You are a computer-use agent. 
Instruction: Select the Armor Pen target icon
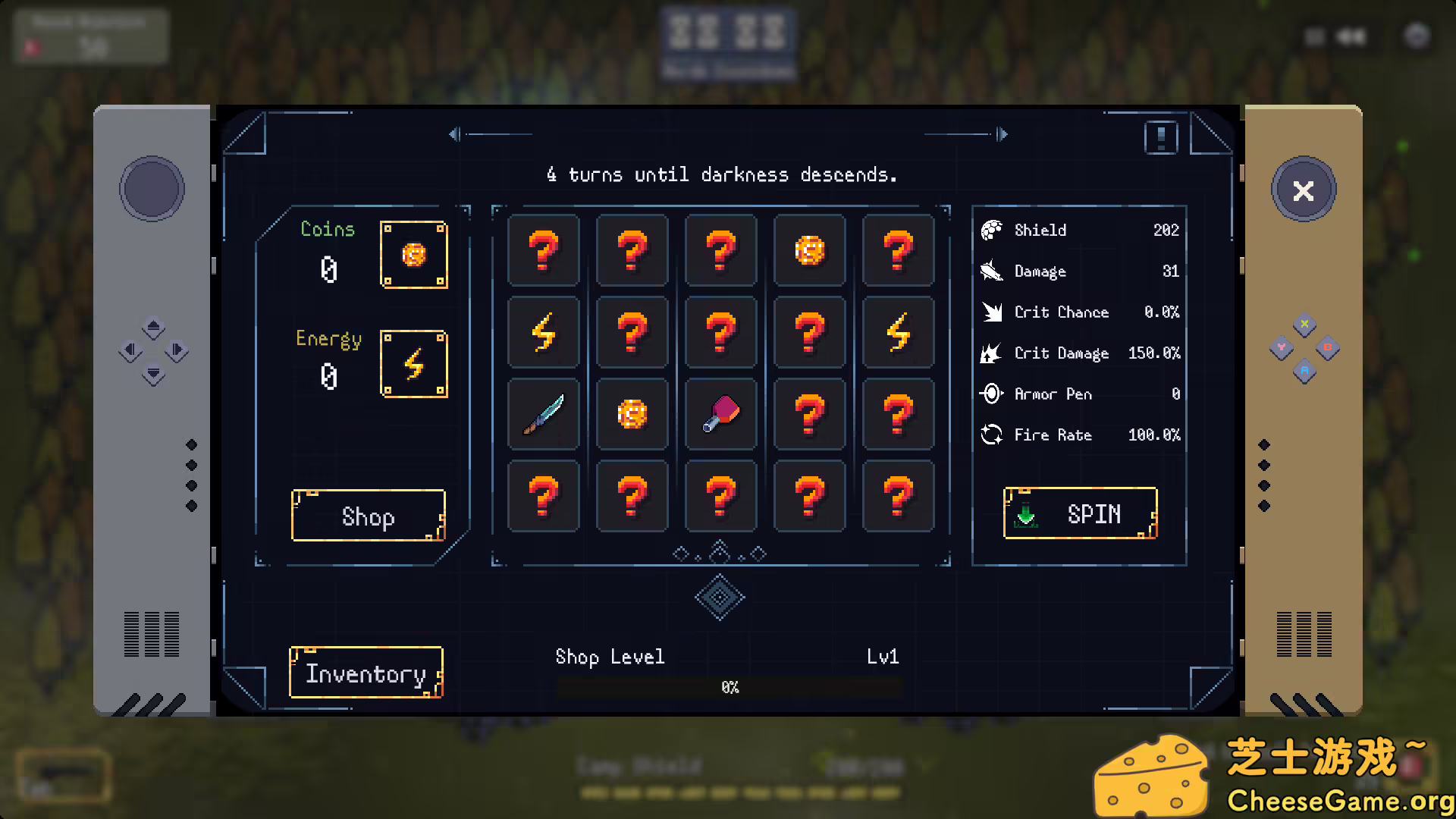(x=990, y=394)
